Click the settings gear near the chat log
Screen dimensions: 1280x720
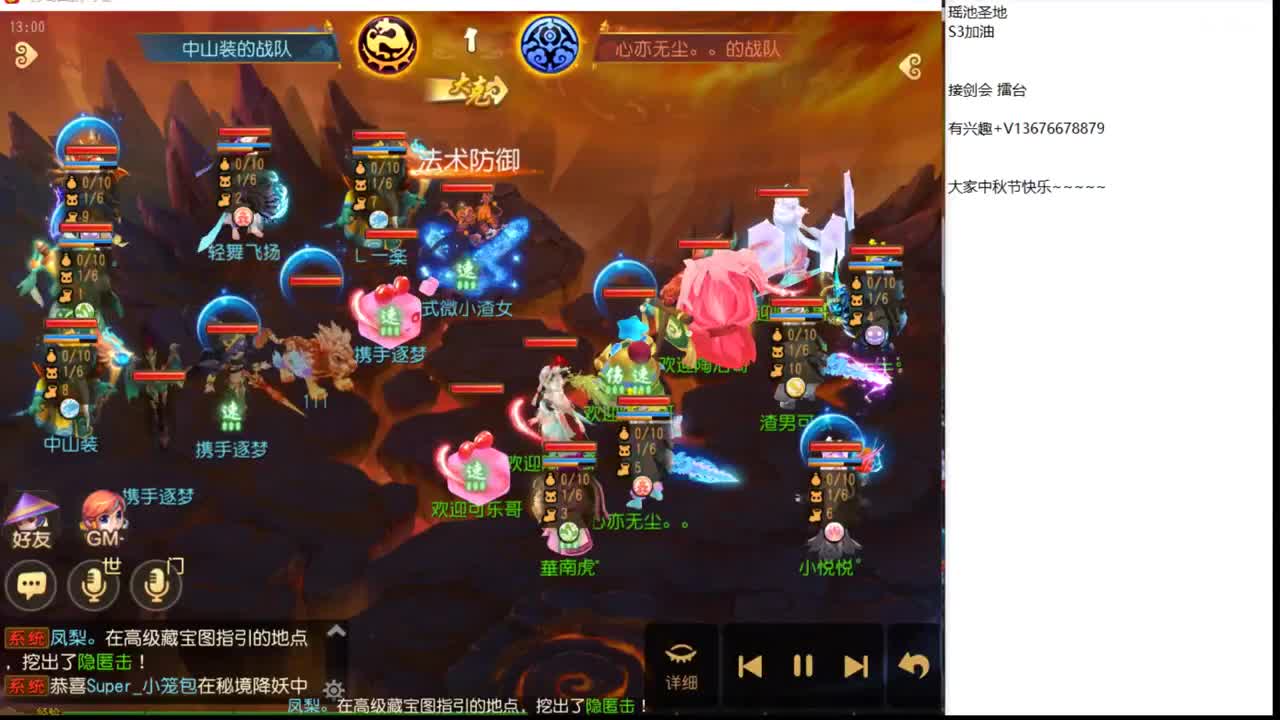point(332,689)
